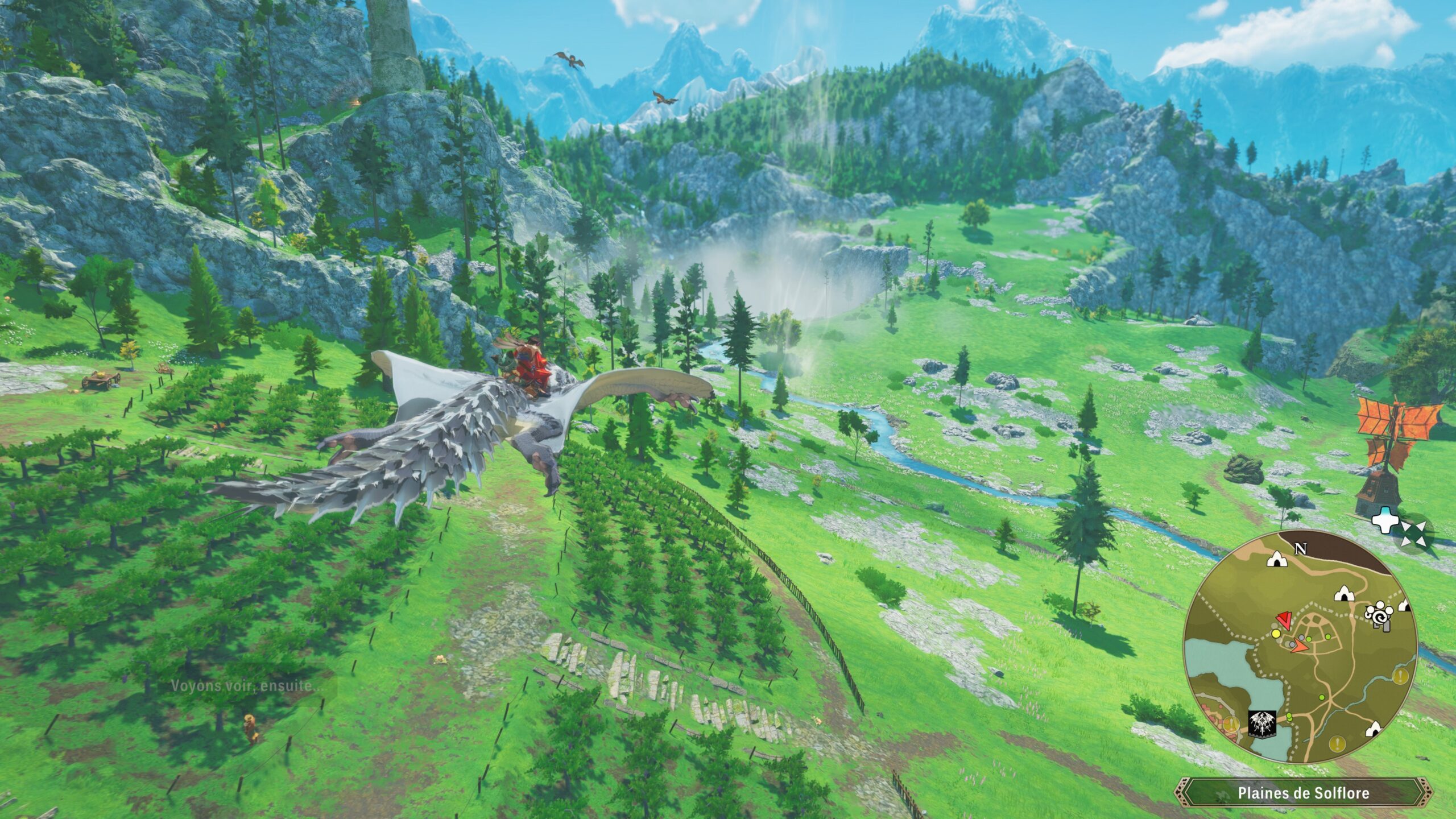Click the 'N' compass letter on the minimap
The width and height of the screenshot is (1456, 819).
click(x=1300, y=548)
